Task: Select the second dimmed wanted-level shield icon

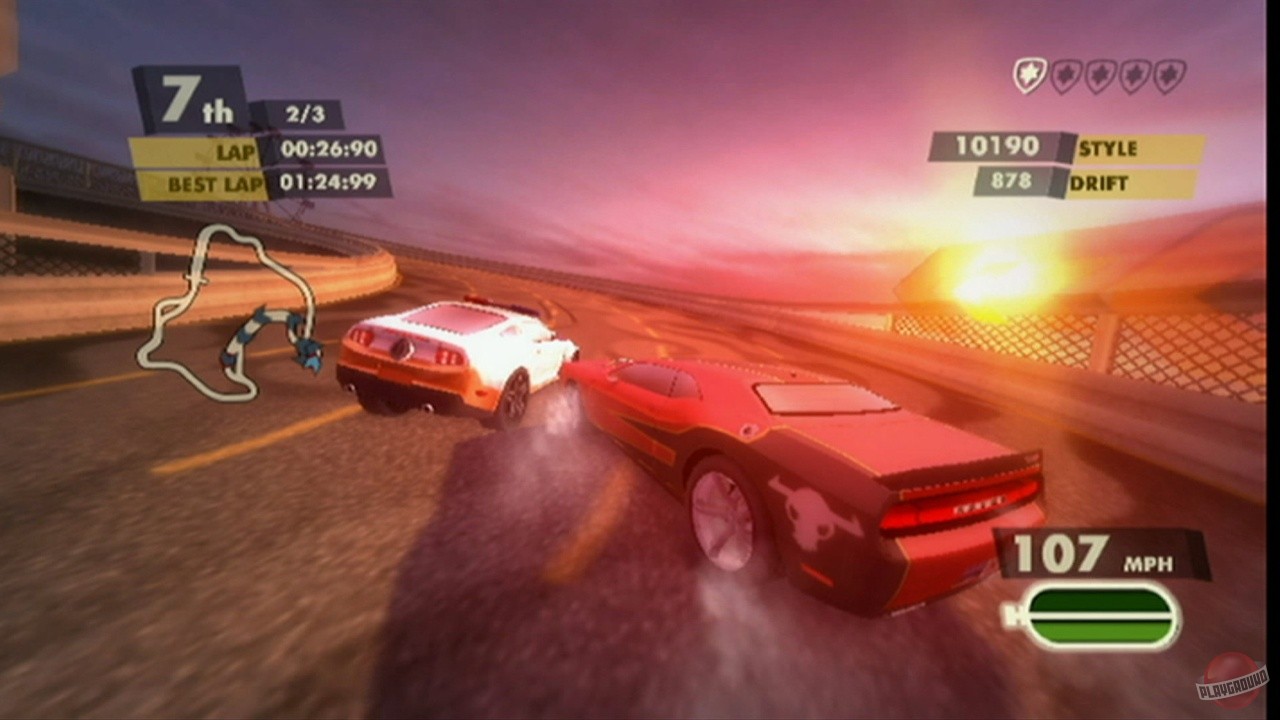Action: (x=1064, y=73)
